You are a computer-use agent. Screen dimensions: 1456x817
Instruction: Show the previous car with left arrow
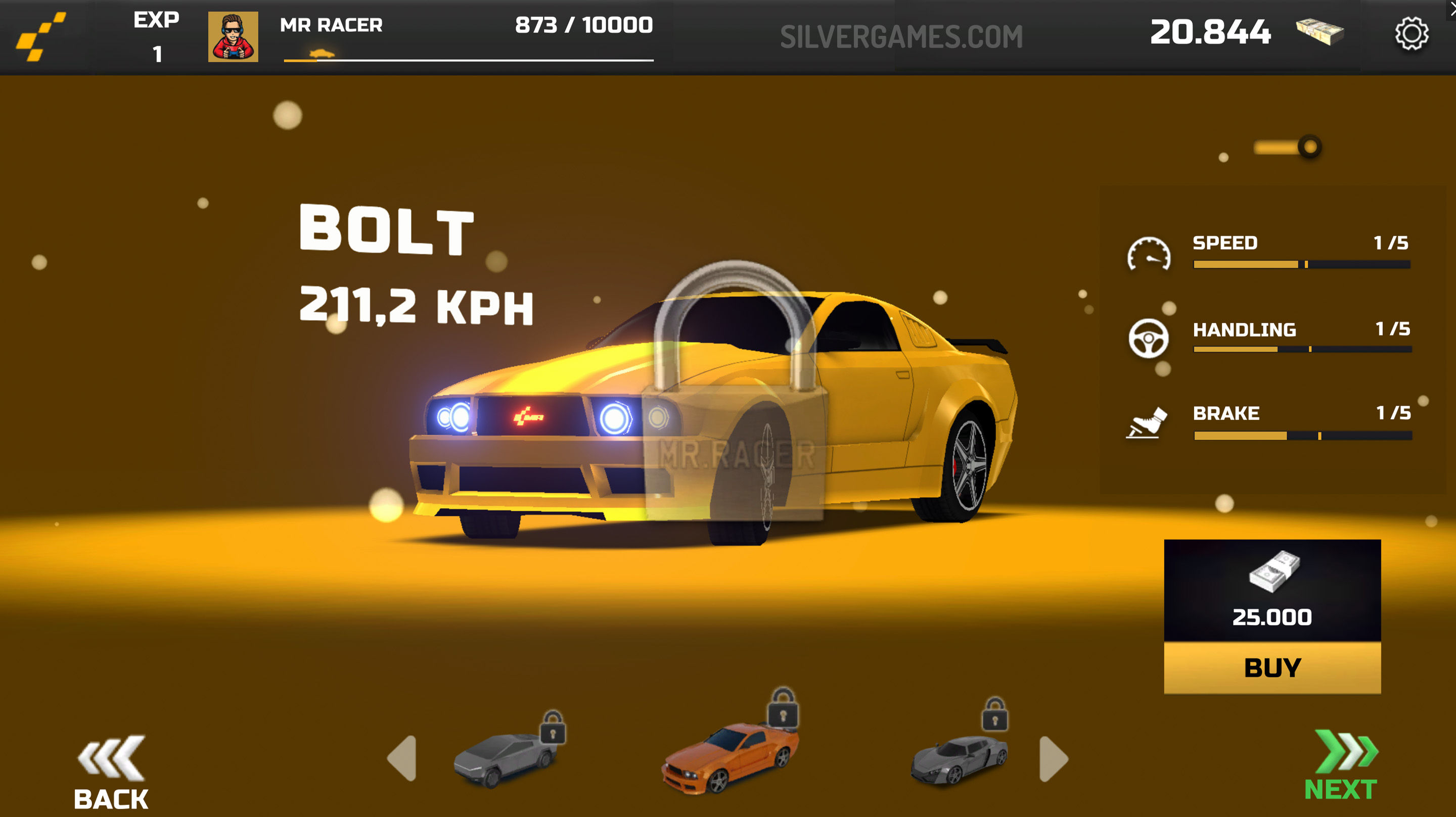pos(402,758)
